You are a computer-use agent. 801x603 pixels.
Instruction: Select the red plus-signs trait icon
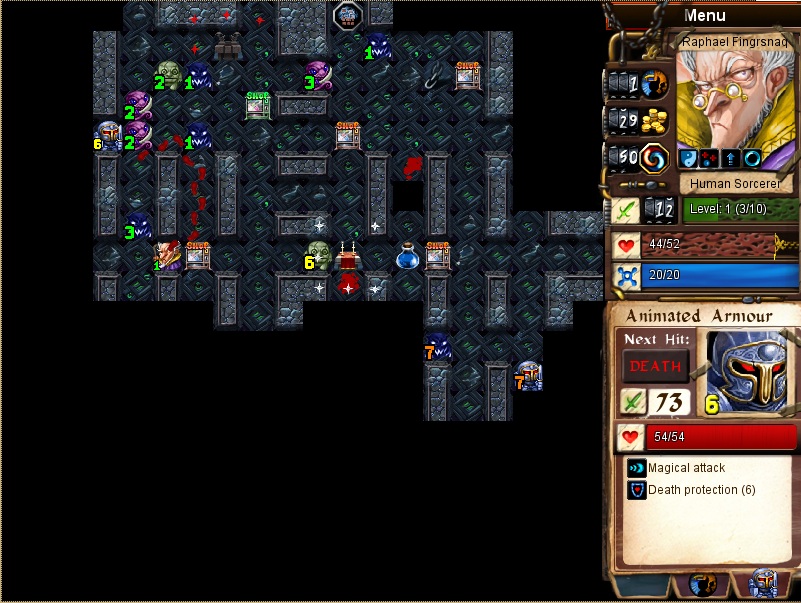coord(708,159)
